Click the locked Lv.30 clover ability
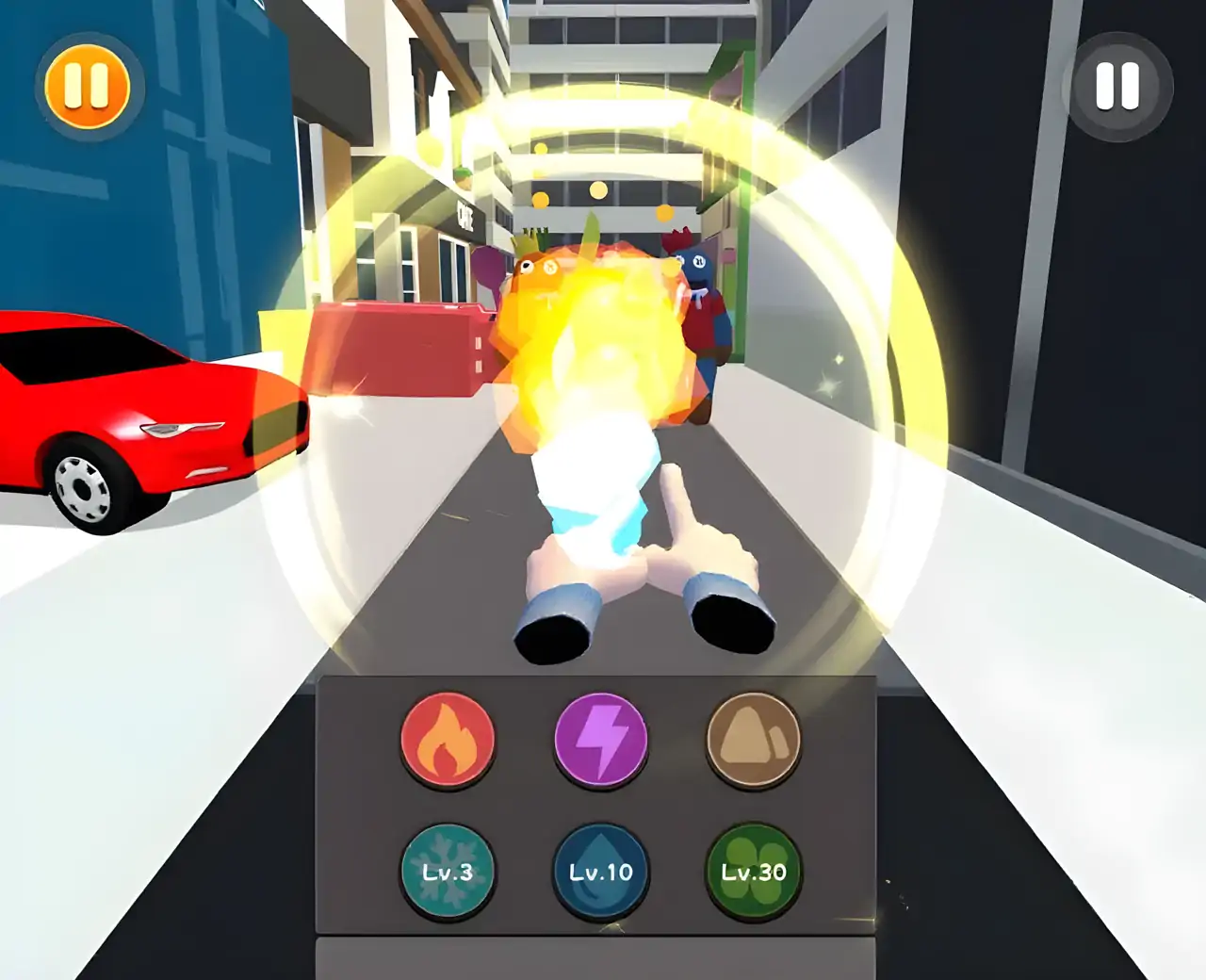The height and width of the screenshot is (980, 1206). pos(753,872)
